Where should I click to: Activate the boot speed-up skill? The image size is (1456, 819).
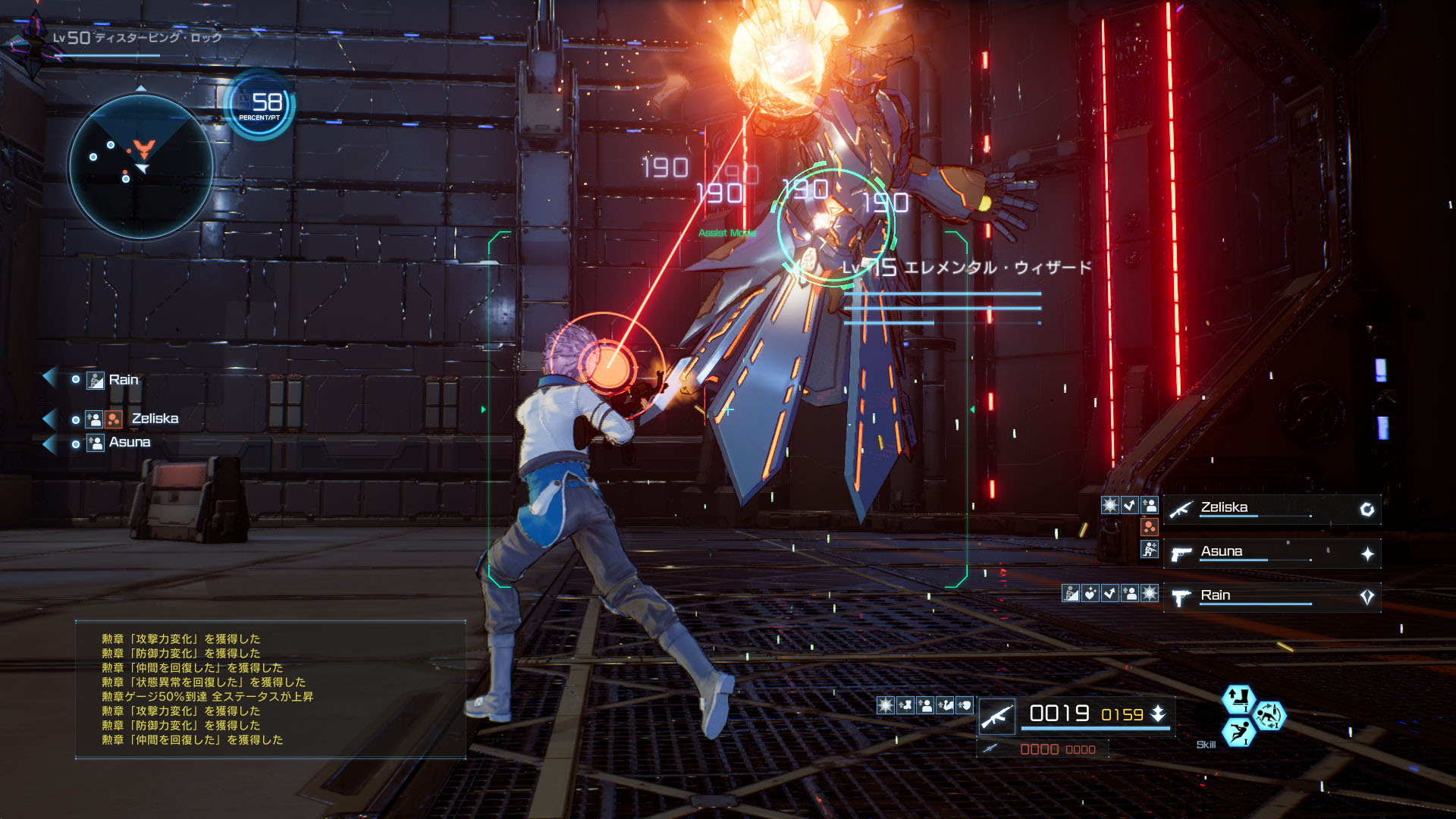pos(1238,698)
